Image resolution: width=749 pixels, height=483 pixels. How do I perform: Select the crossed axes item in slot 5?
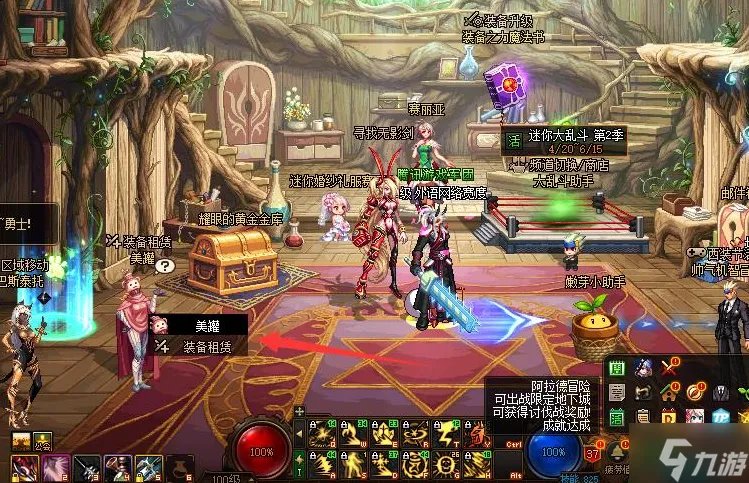(148, 467)
